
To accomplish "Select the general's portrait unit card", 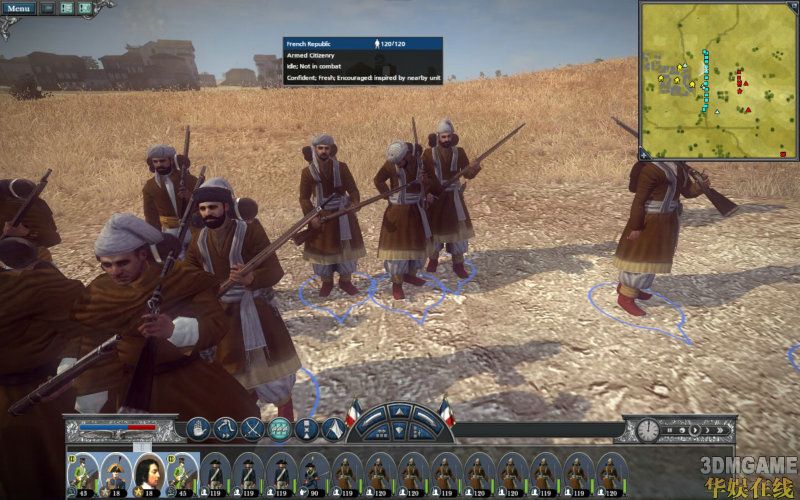I will tap(148, 472).
